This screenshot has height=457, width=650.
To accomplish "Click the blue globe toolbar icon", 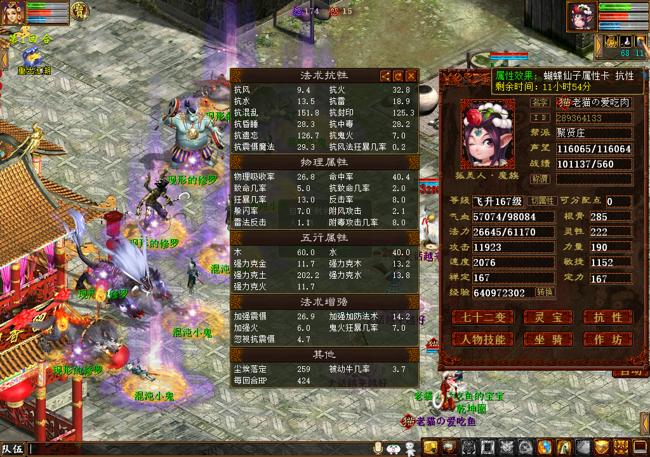I will point(545,447).
